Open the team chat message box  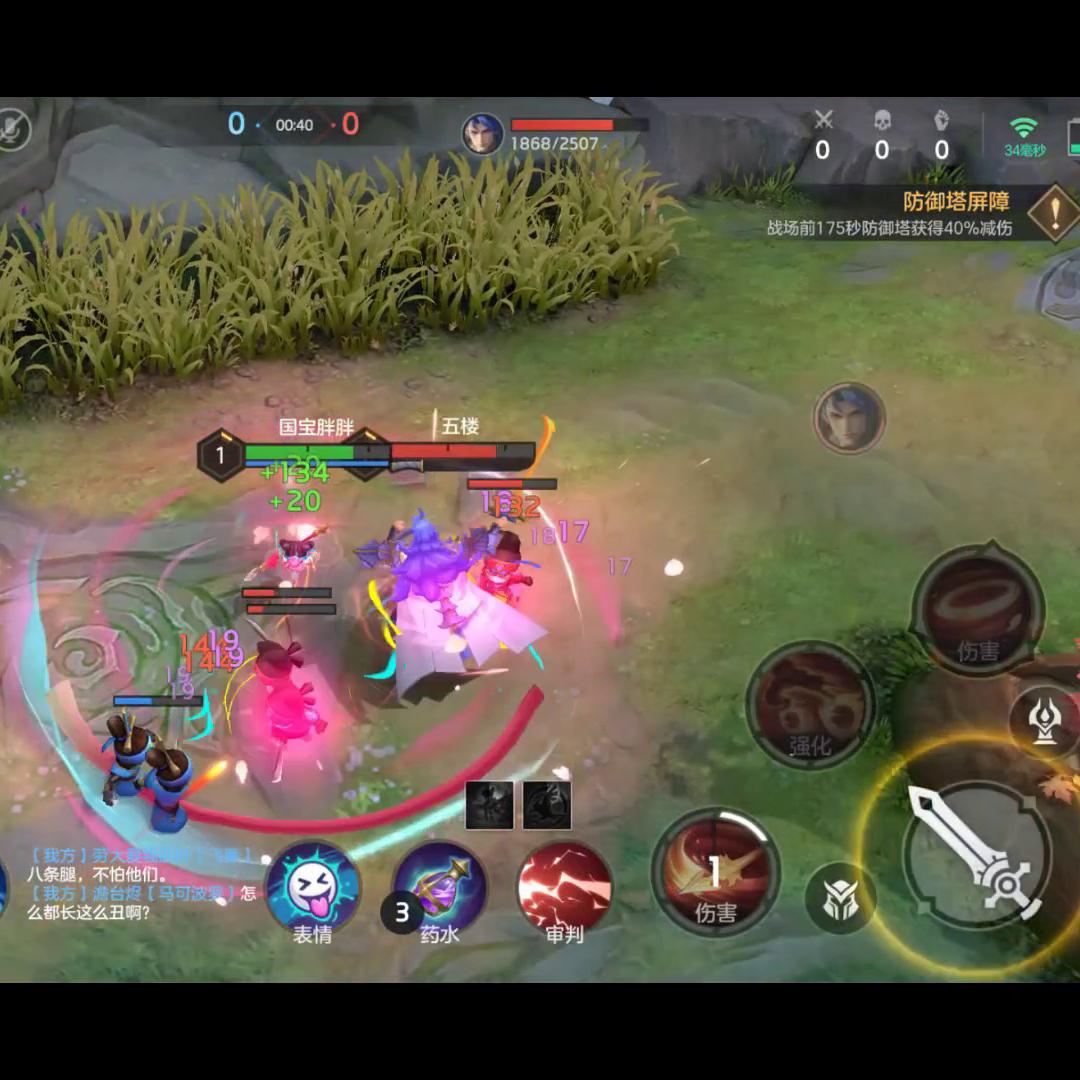point(140,884)
